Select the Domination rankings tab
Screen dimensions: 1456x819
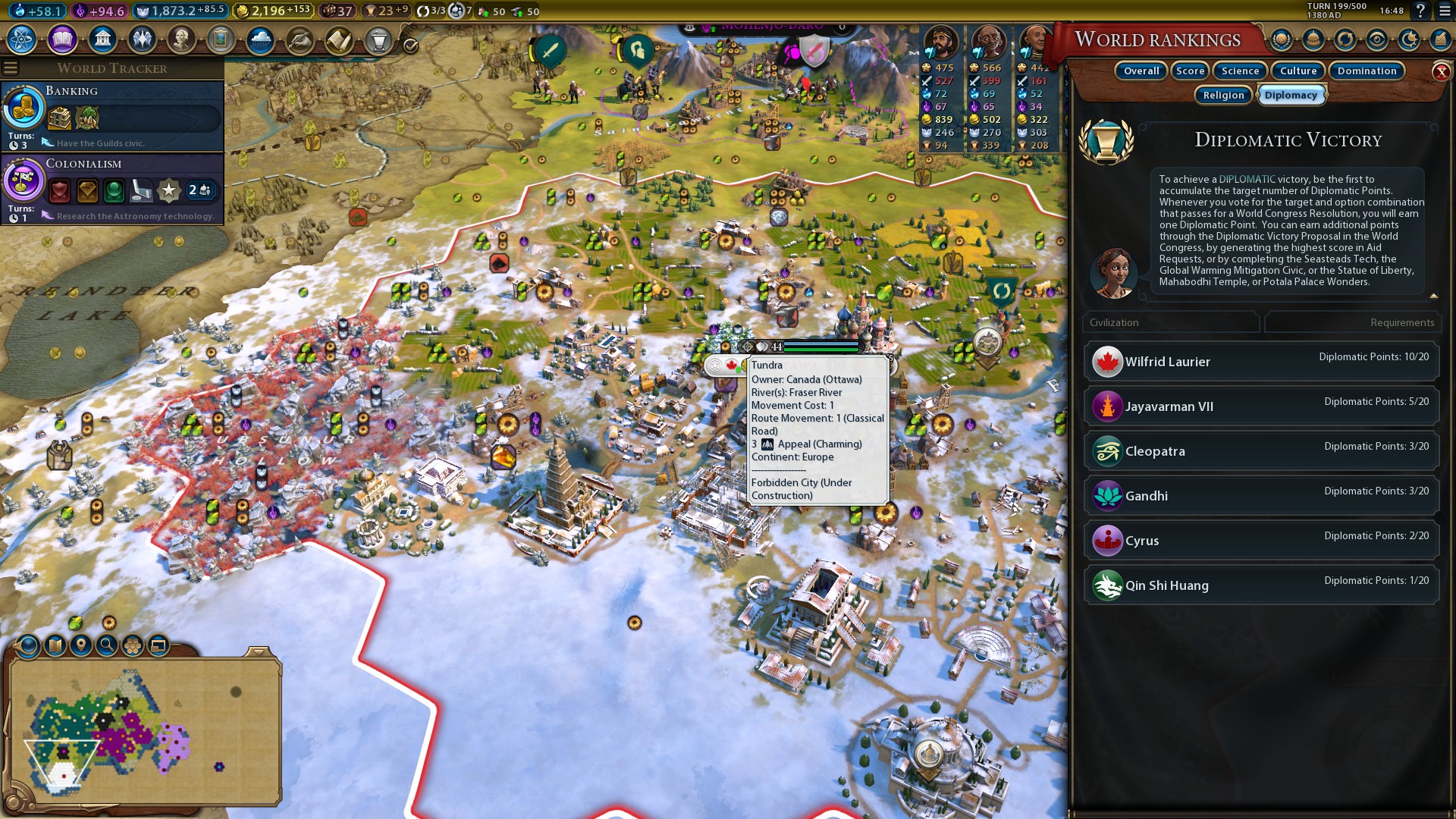1367,71
